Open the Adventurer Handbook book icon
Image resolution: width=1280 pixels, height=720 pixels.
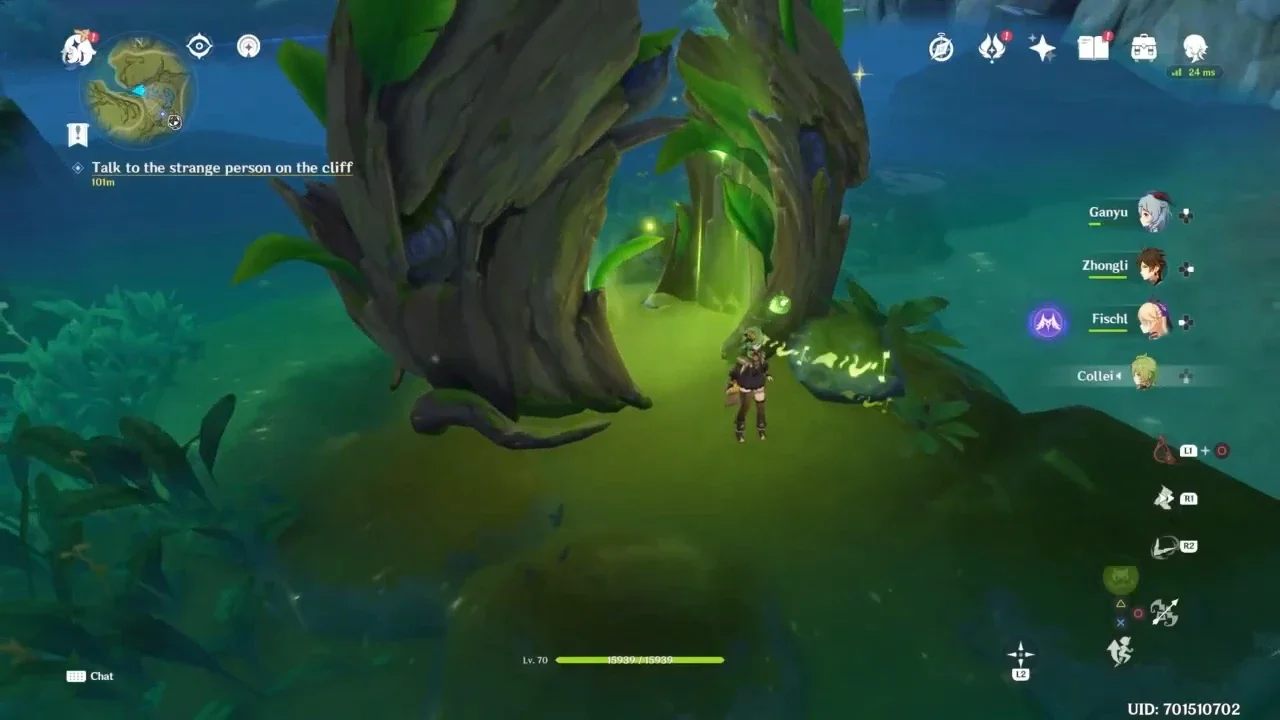1093,48
